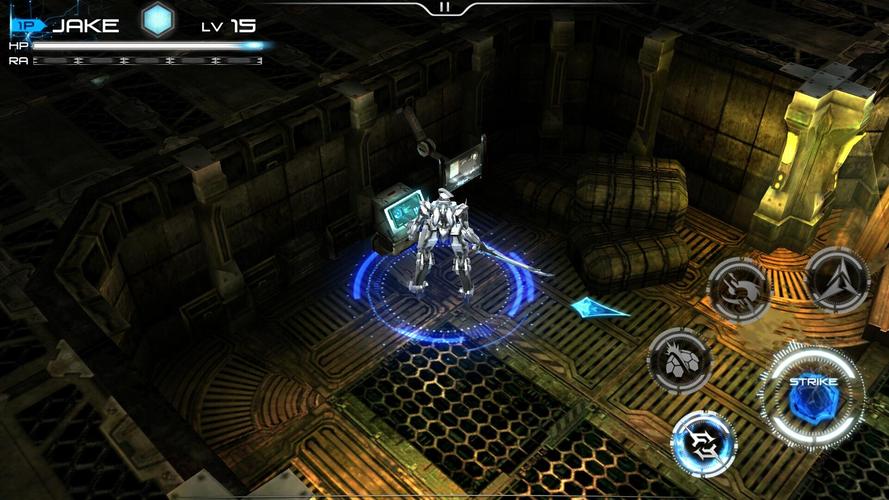
Task: Use the hexagon shield skill icon
Action: 680,359
